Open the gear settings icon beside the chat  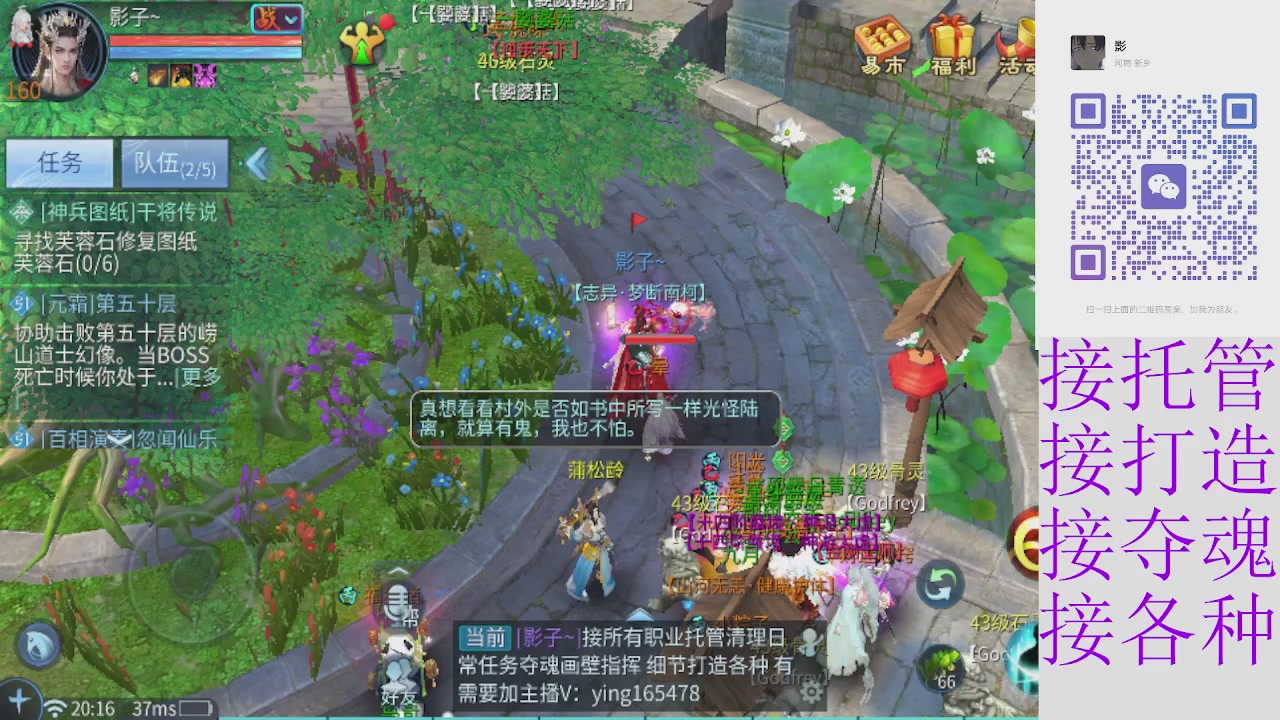pos(810,694)
